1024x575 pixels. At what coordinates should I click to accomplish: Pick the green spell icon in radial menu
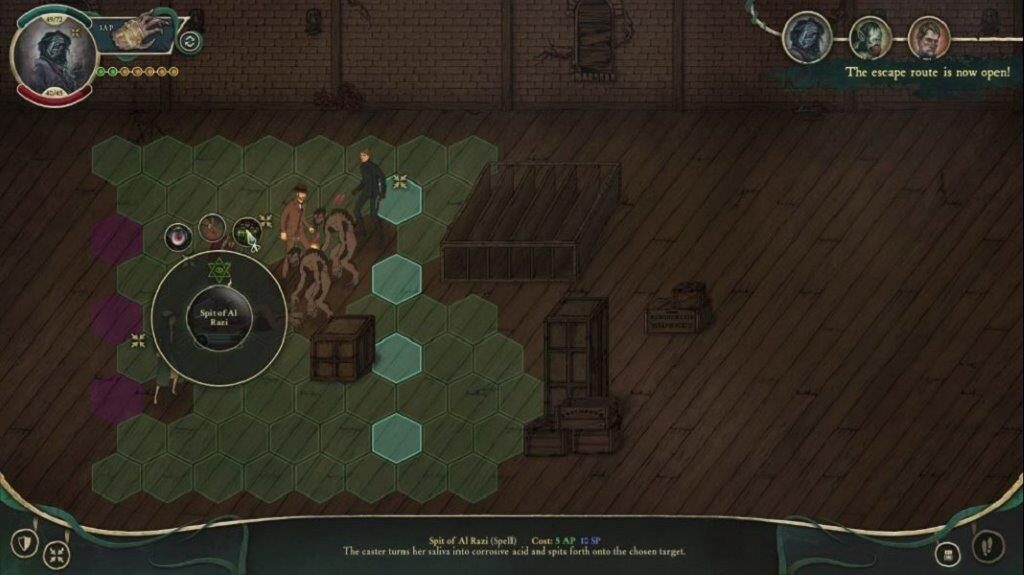pyautogui.click(x=246, y=234)
